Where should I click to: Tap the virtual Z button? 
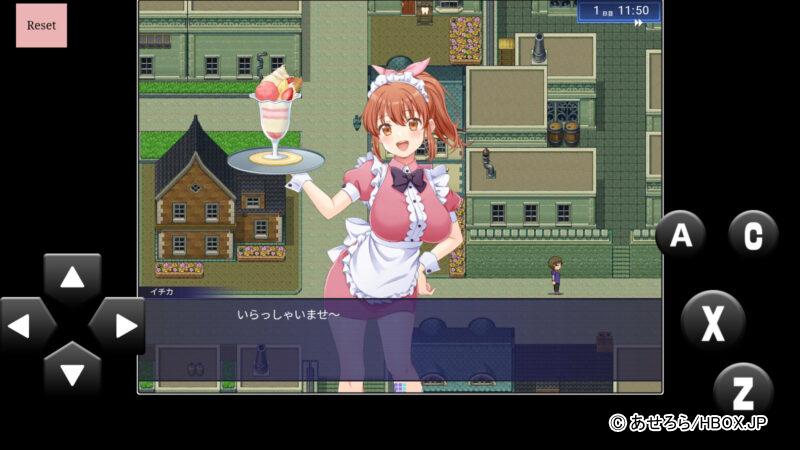pos(743,390)
